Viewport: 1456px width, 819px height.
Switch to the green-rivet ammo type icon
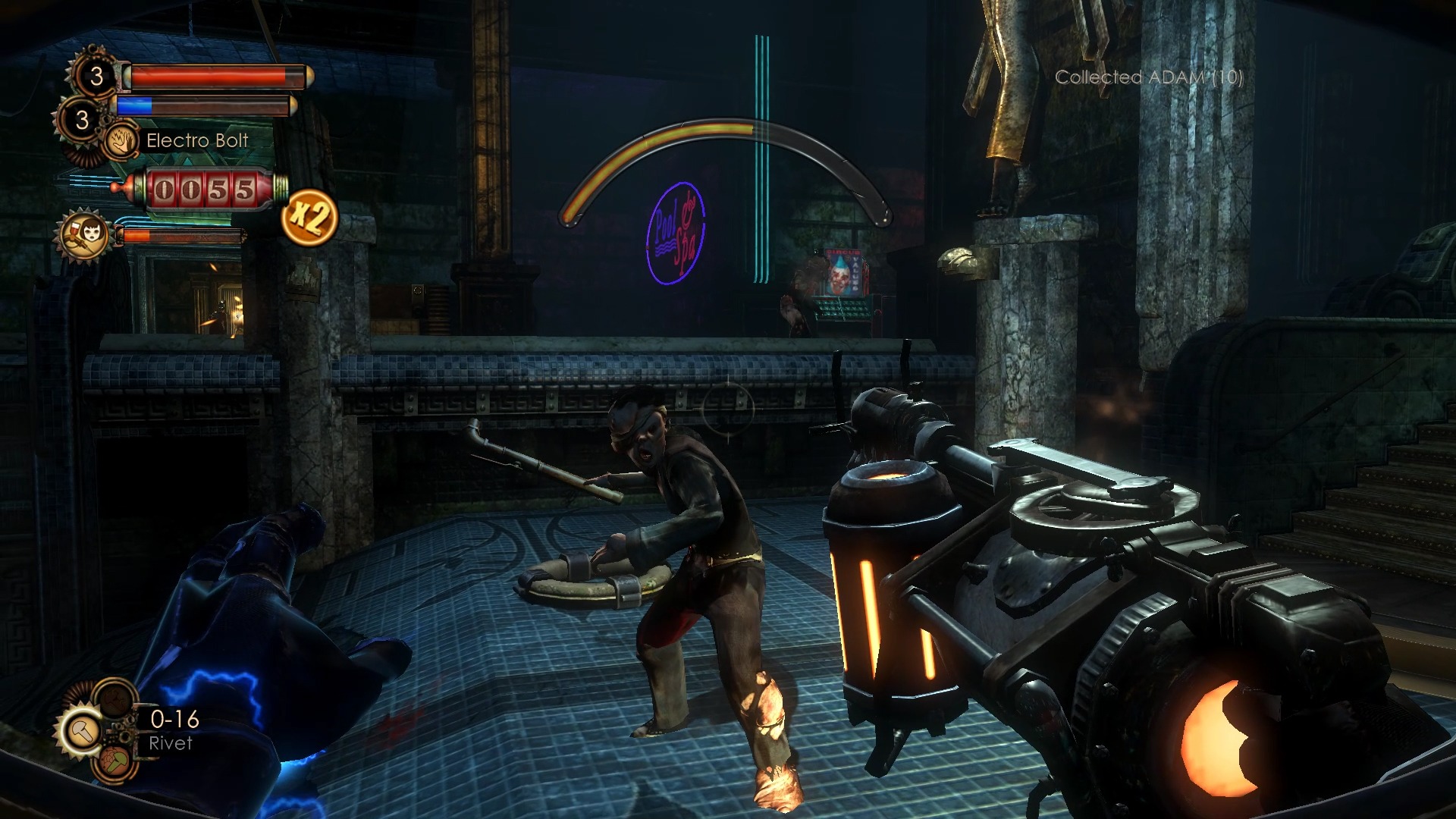[x=116, y=761]
